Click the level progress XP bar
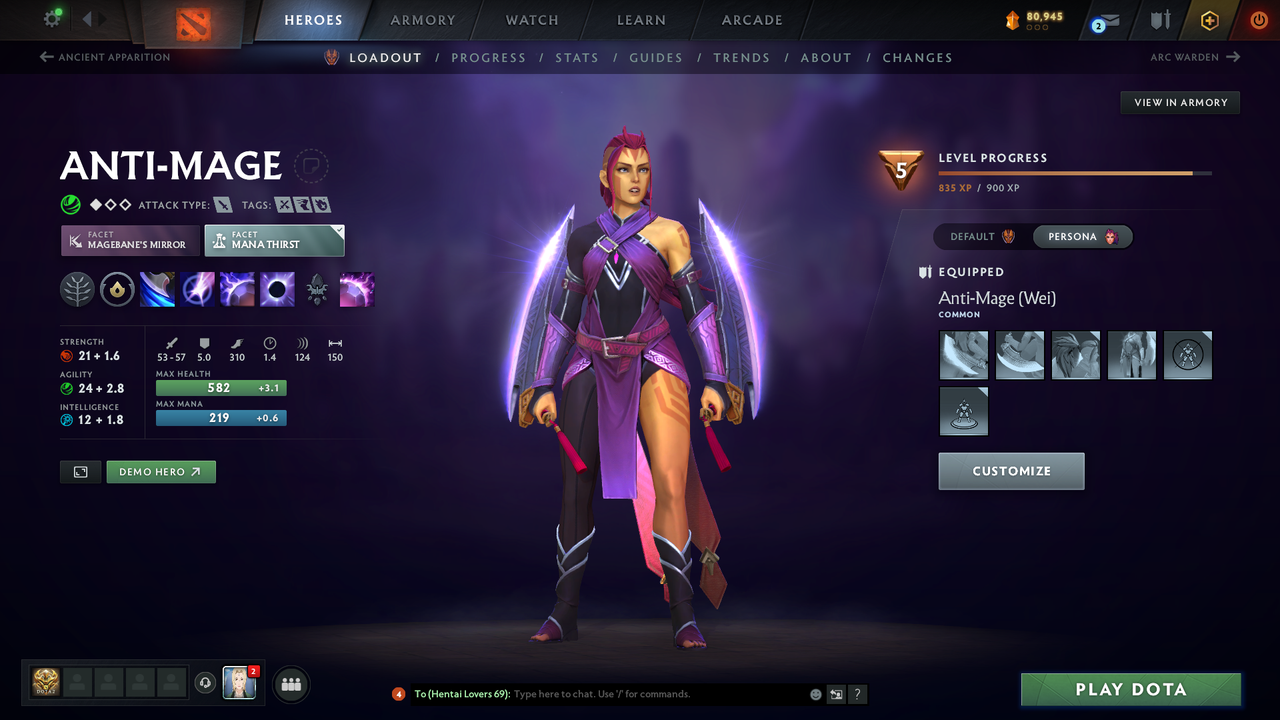Screen dimensions: 1280x720 point(1075,172)
